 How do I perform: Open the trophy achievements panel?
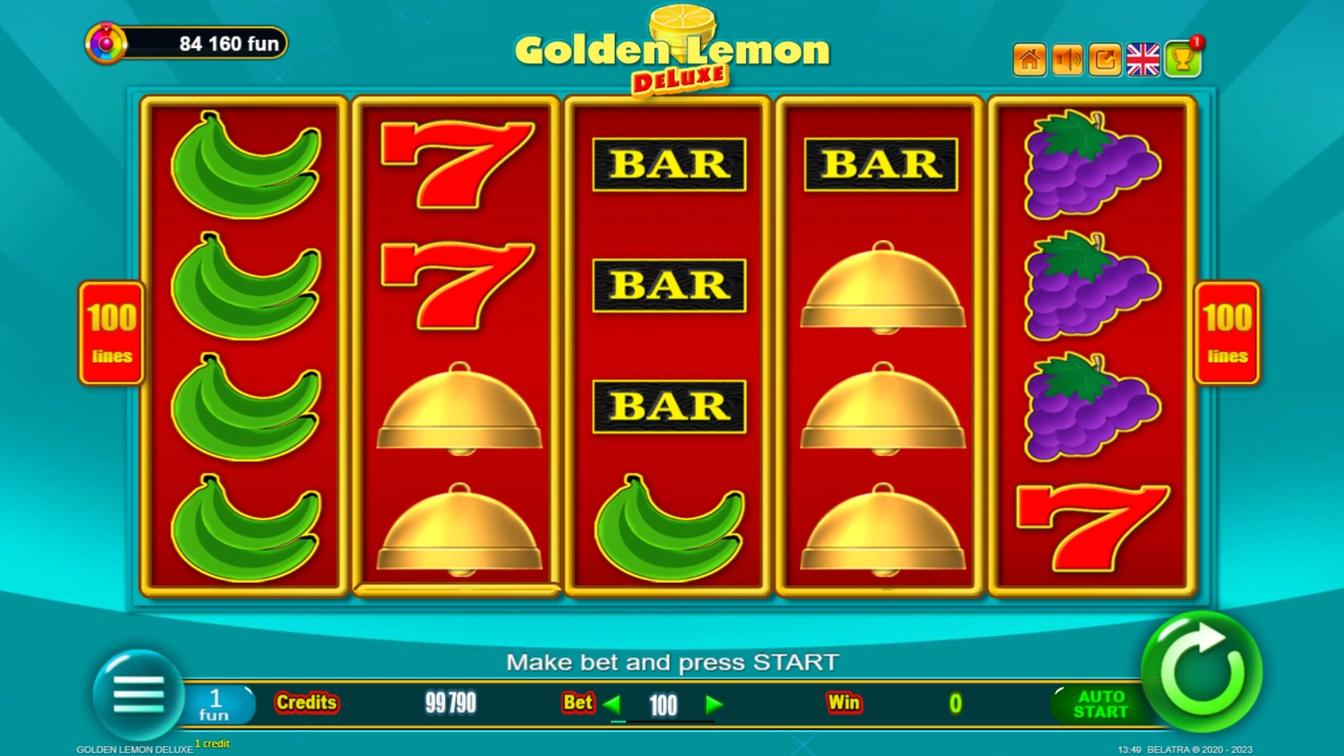(x=1182, y=58)
